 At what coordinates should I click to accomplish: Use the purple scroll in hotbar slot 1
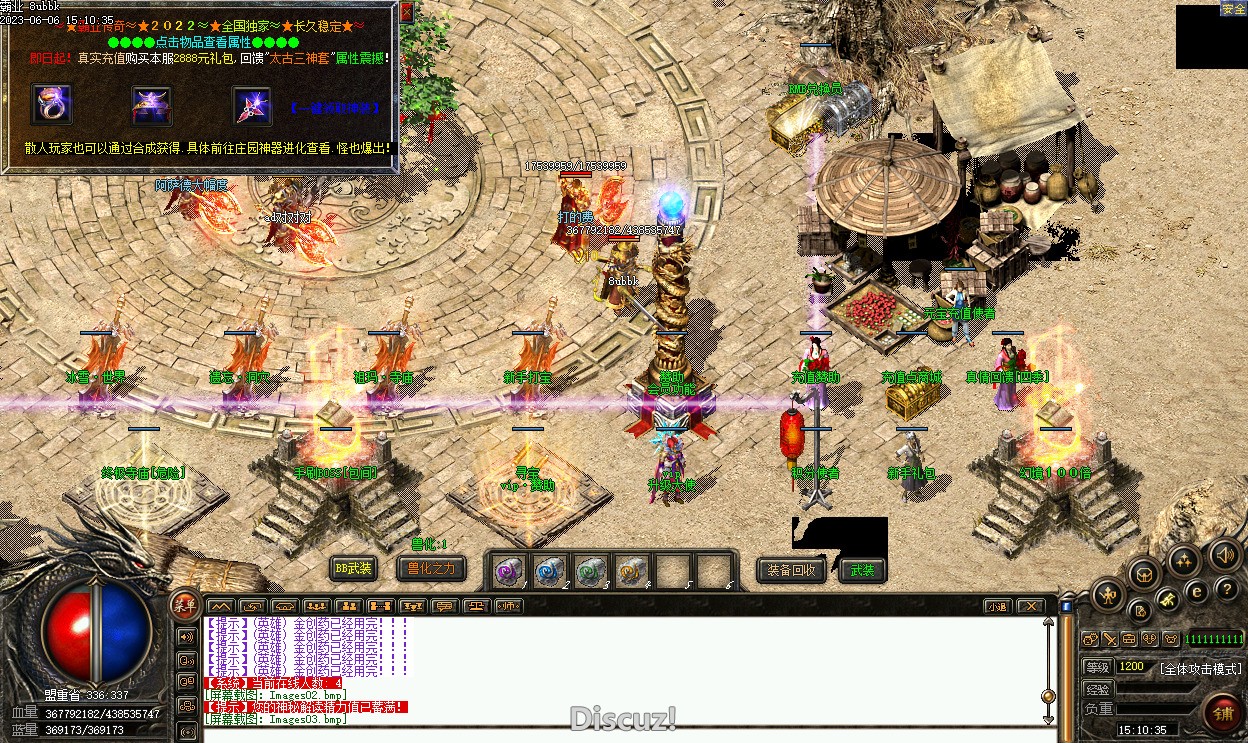[x=510, y=571]
